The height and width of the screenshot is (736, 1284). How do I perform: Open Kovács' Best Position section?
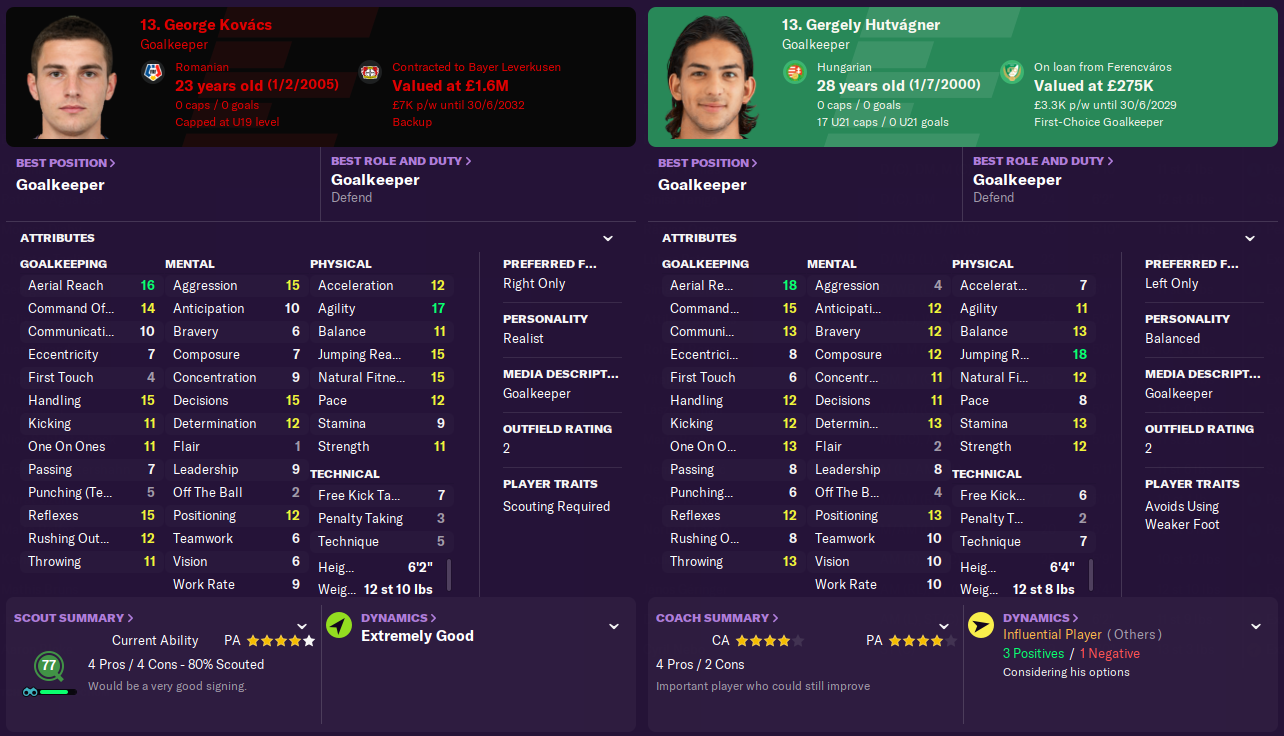pos(66,163)
